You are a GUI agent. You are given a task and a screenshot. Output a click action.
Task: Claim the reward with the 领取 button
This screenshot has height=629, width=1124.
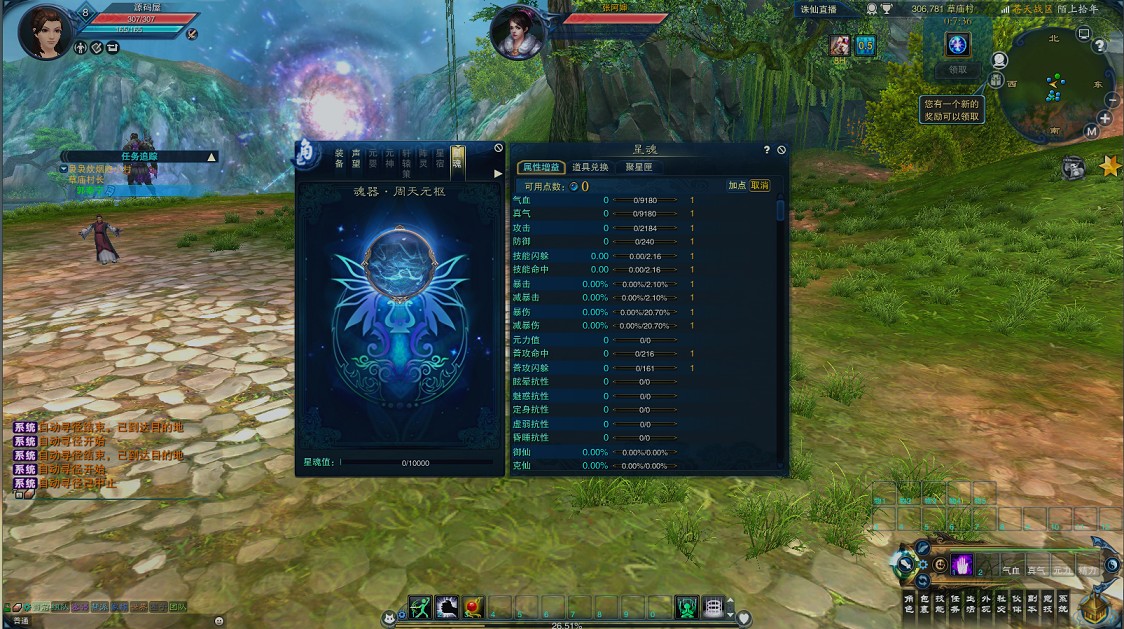(x=958, y=70)
